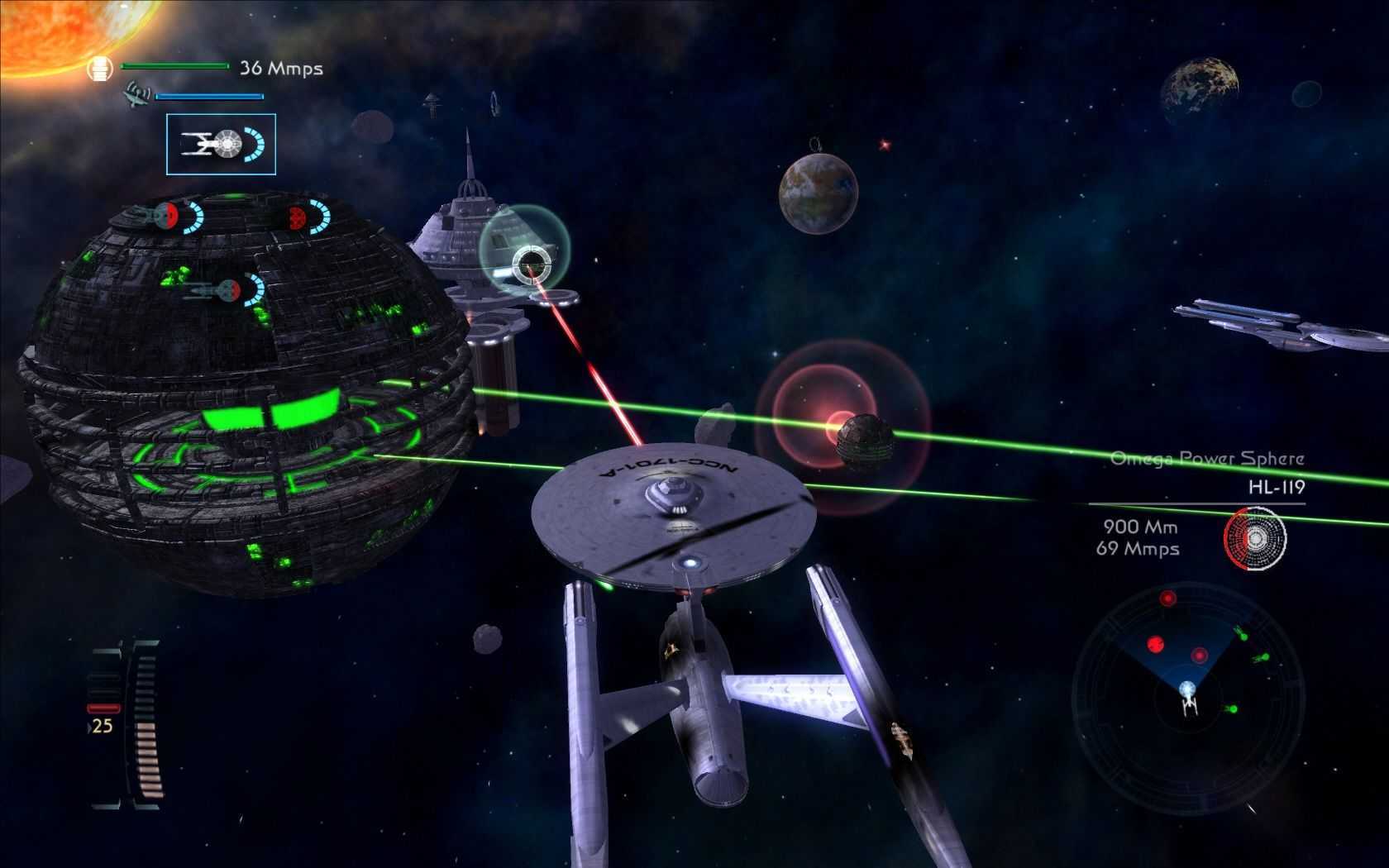Click the circular target lock reticle
The image size is (1389, 868).
pos(529,264)
